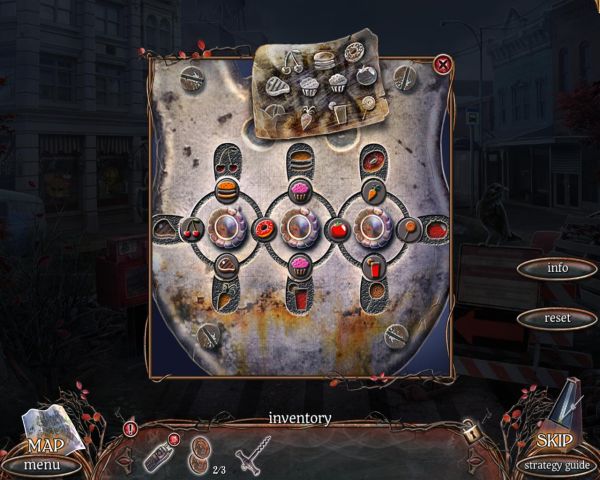This screenshot has width=600, height=480.
Task: Open the puzzle info
Action: pos(557,268)
